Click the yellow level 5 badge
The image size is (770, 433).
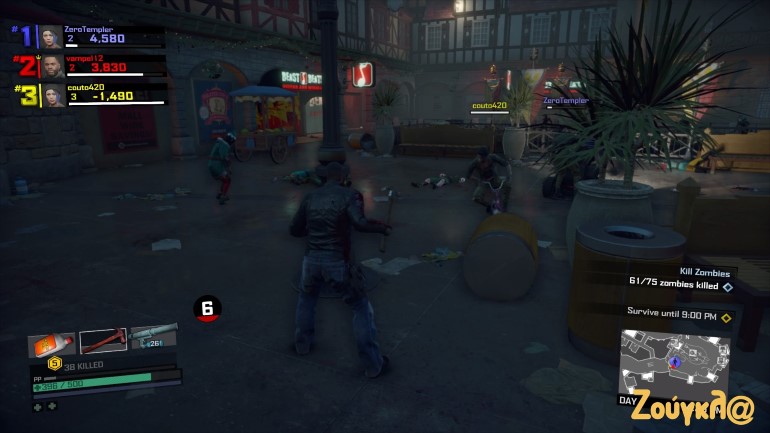pyautogui.click(x=56, y=364)
